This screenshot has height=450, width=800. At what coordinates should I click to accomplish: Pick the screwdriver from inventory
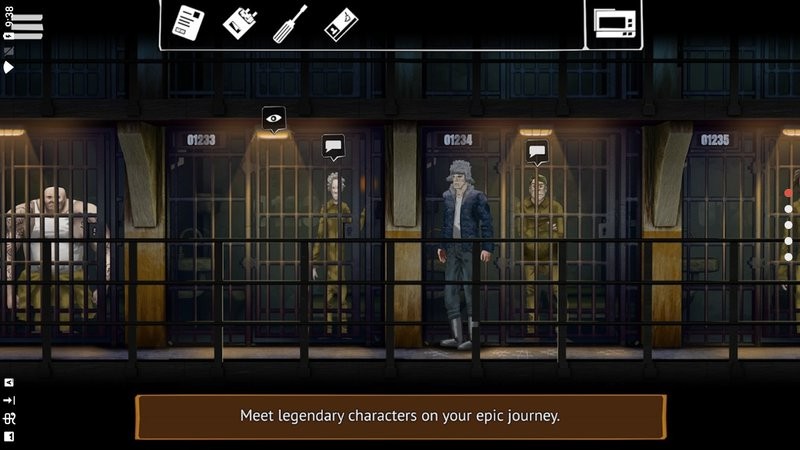[290, 23]
